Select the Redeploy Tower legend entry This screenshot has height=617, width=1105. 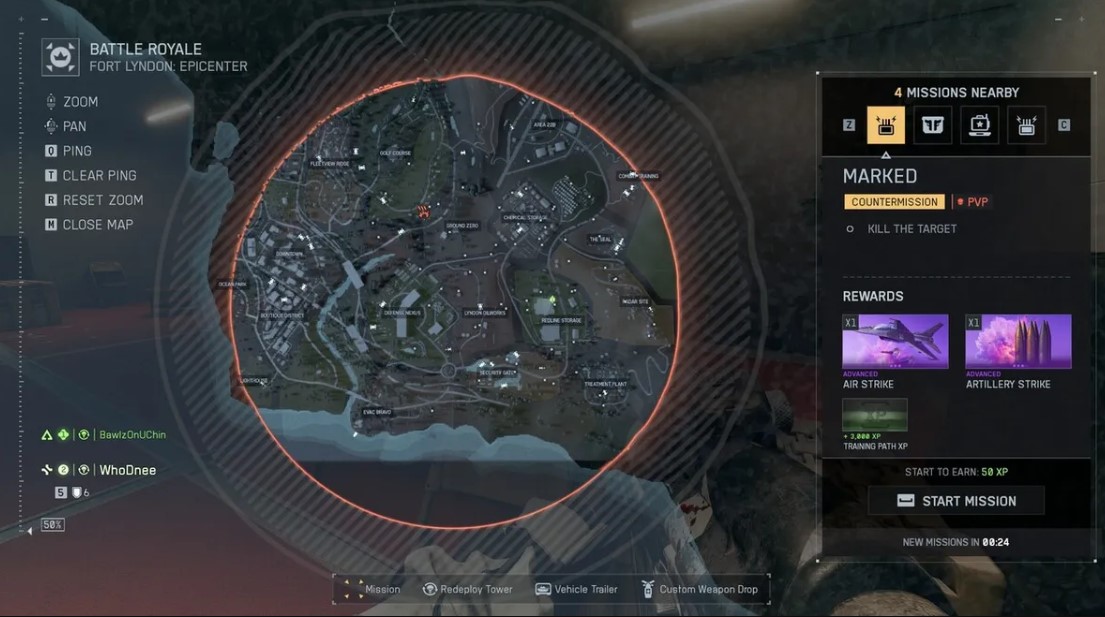click(467, 590)
